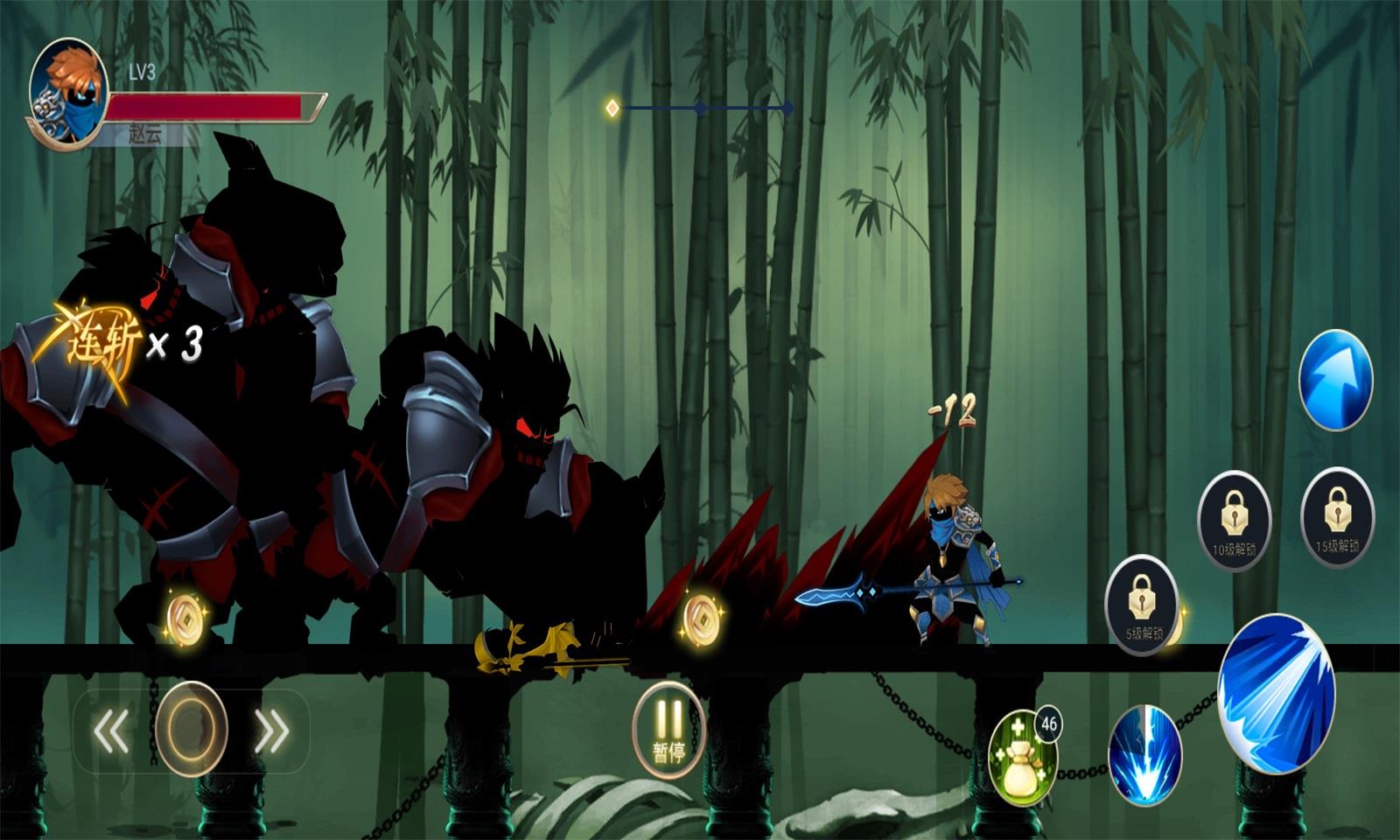Click the blue jump arrow button

pos(1335,380)
